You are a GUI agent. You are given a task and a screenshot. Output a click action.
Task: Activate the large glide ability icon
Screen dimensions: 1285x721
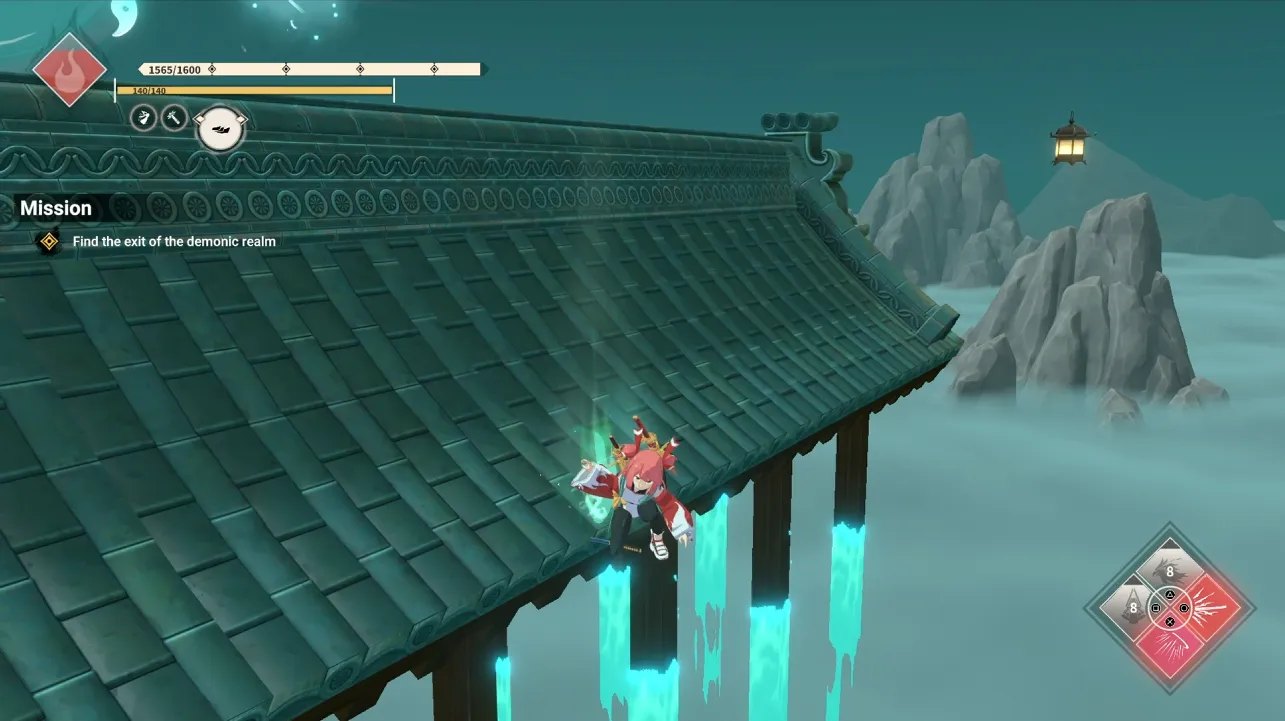pyautogui.click(x=220, y=130)
